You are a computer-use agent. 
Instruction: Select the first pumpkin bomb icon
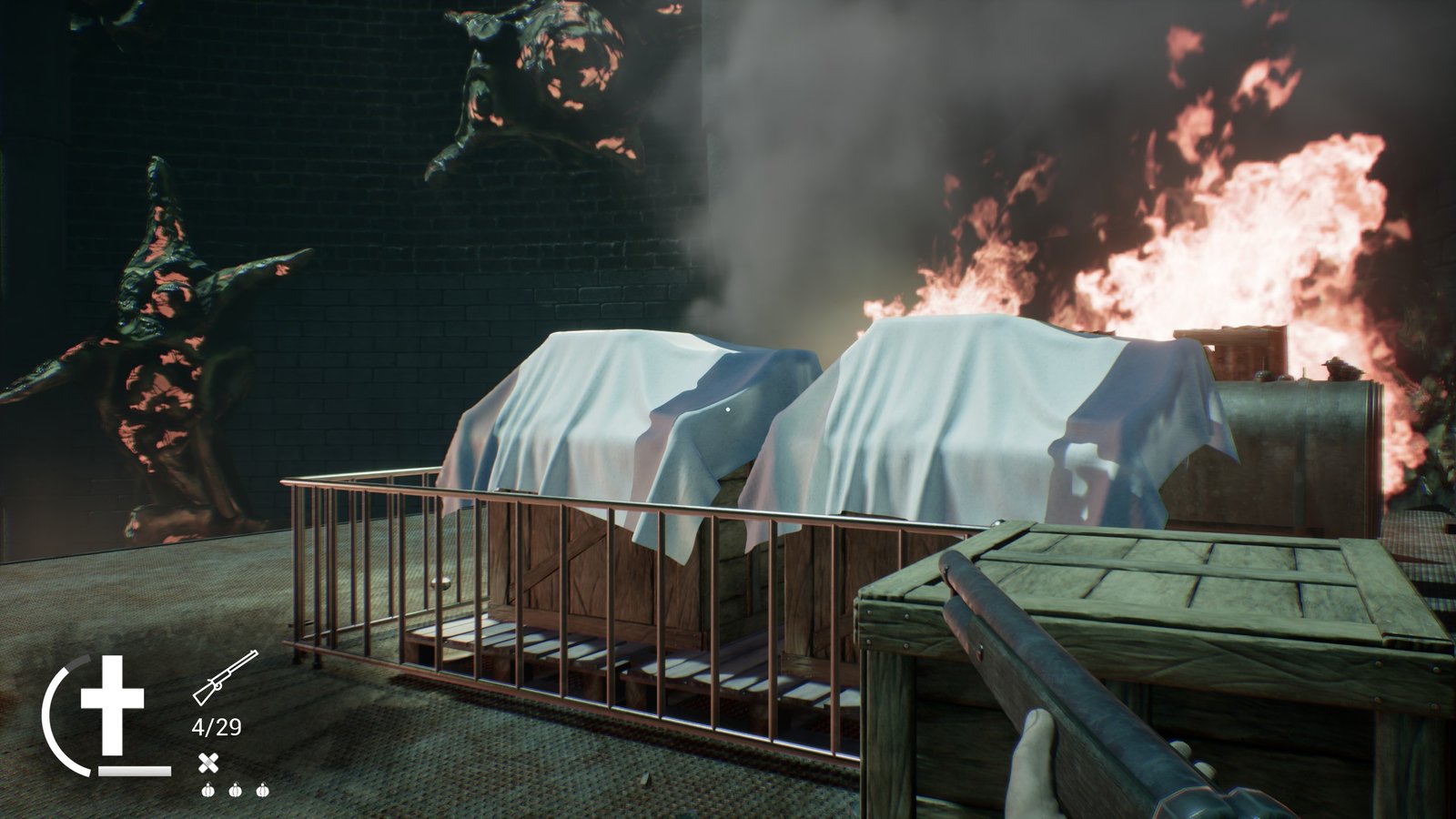point(207,791)
